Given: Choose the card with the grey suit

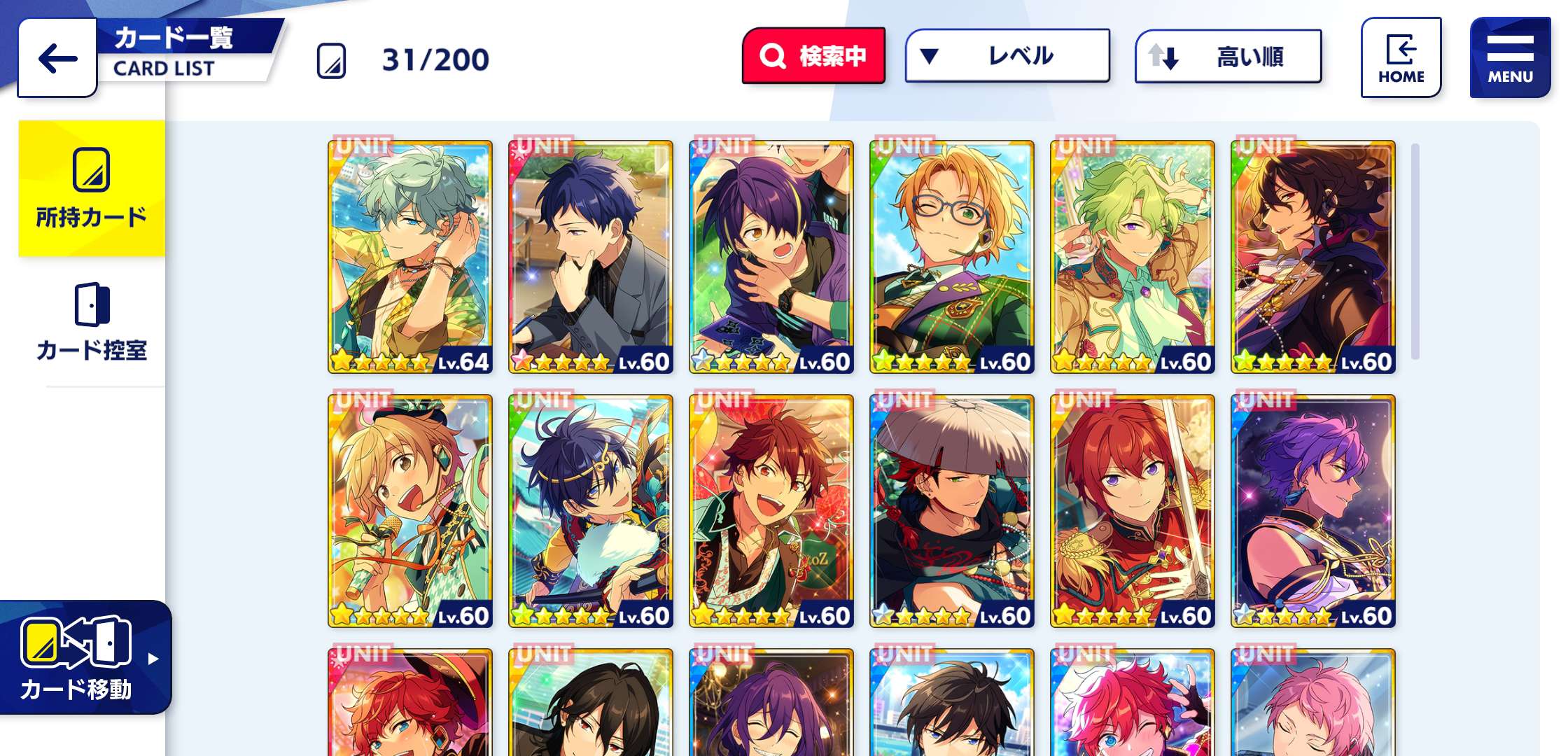Looking at the screenshot, I should pyautogui.click(x=591, y=257).
